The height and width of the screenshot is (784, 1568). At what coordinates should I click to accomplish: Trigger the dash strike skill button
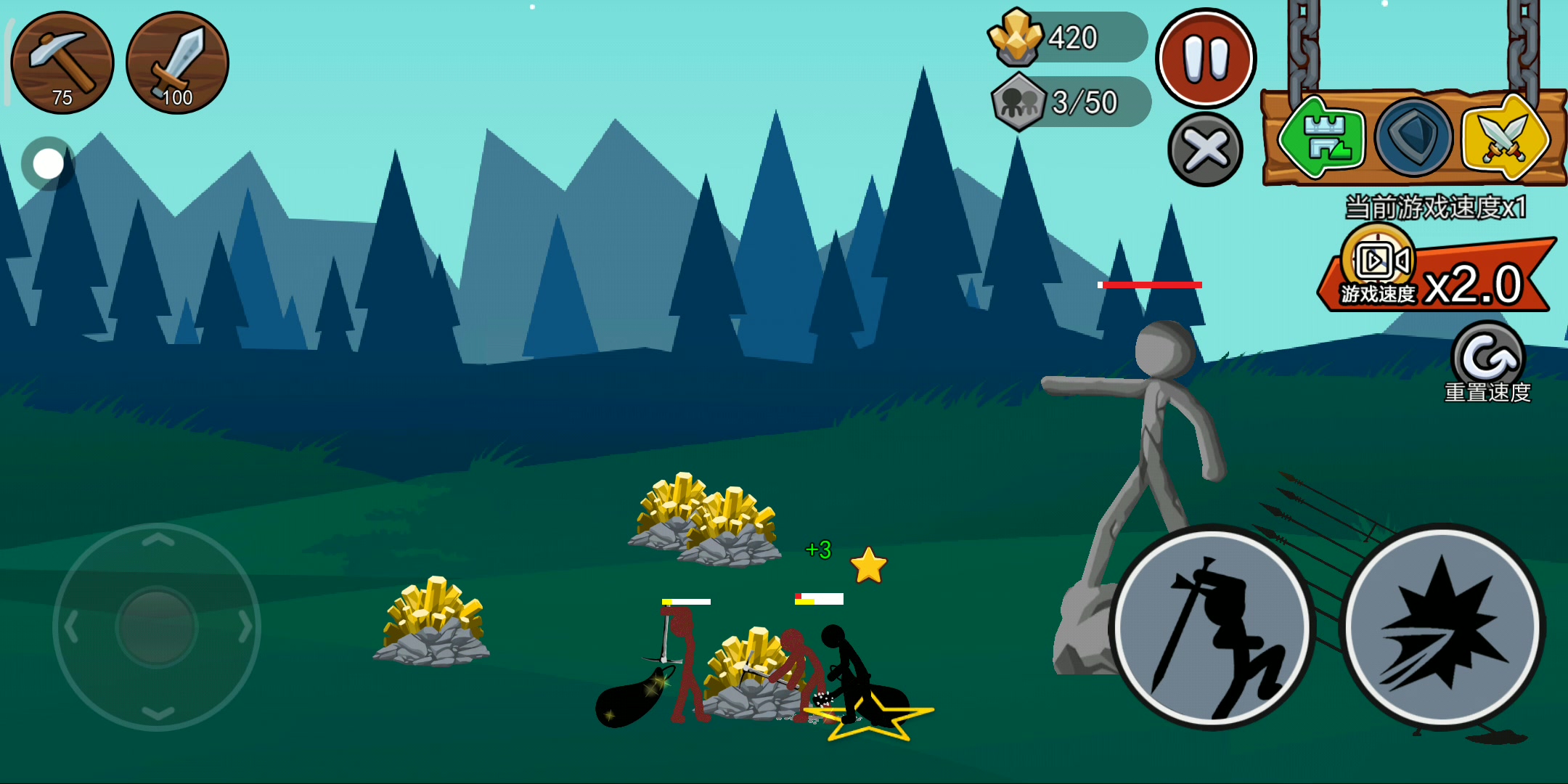[x=1443, y=626]
